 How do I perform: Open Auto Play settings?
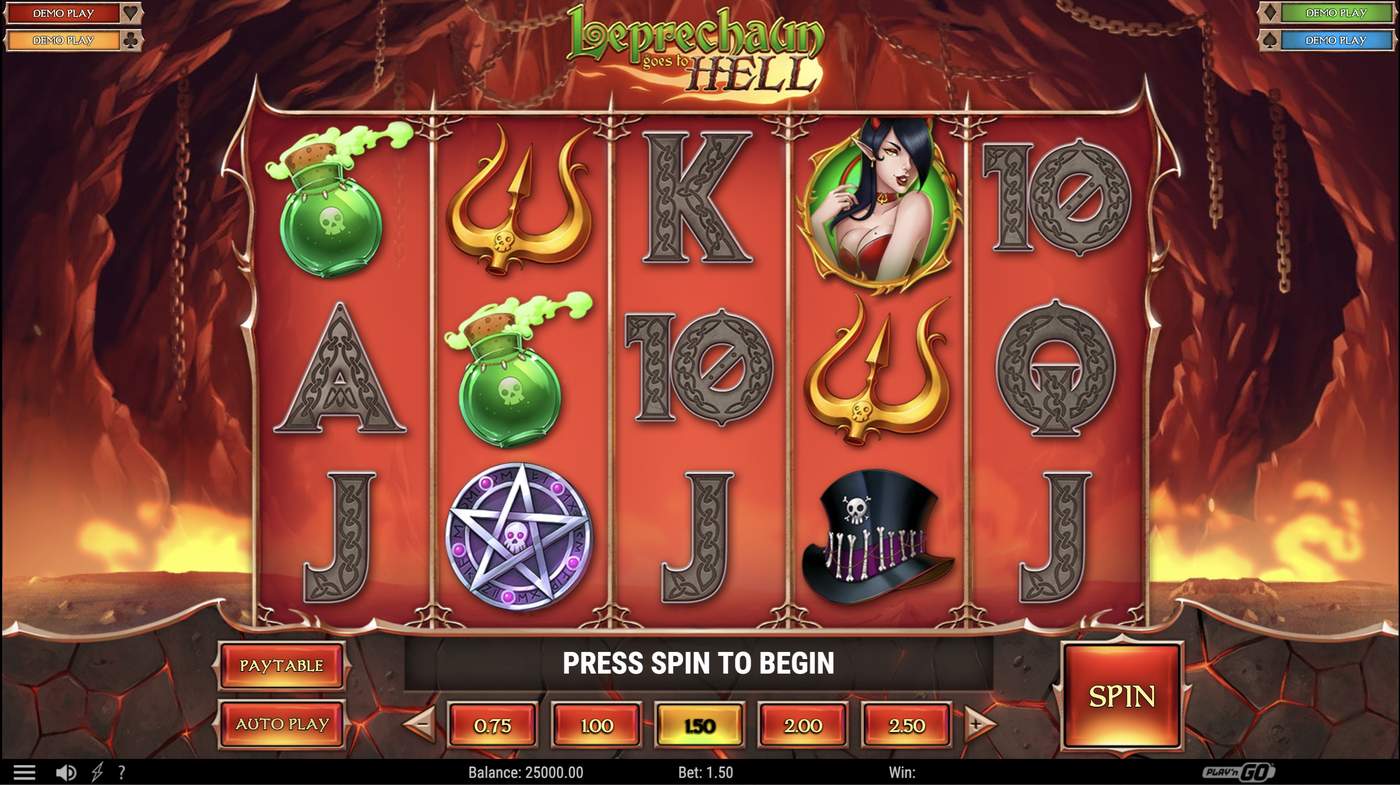point(281,724)
